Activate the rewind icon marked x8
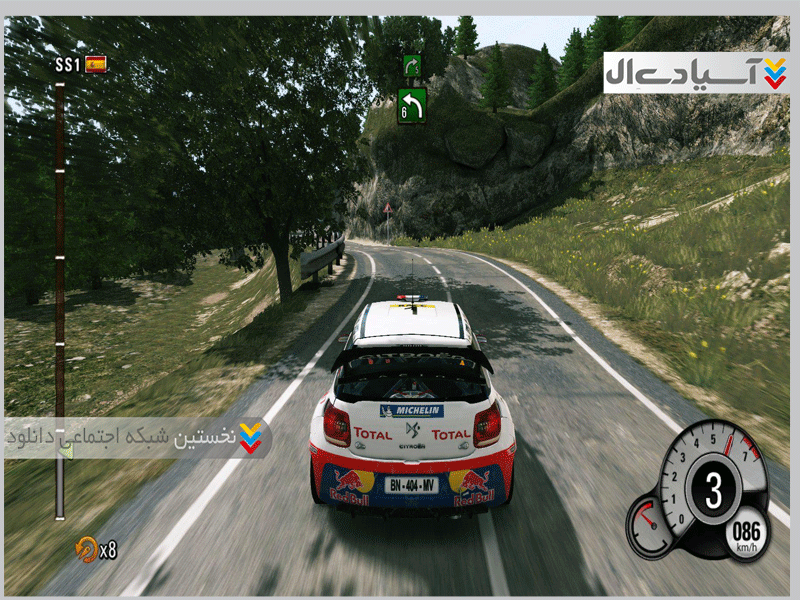 (x=87, y=547)
